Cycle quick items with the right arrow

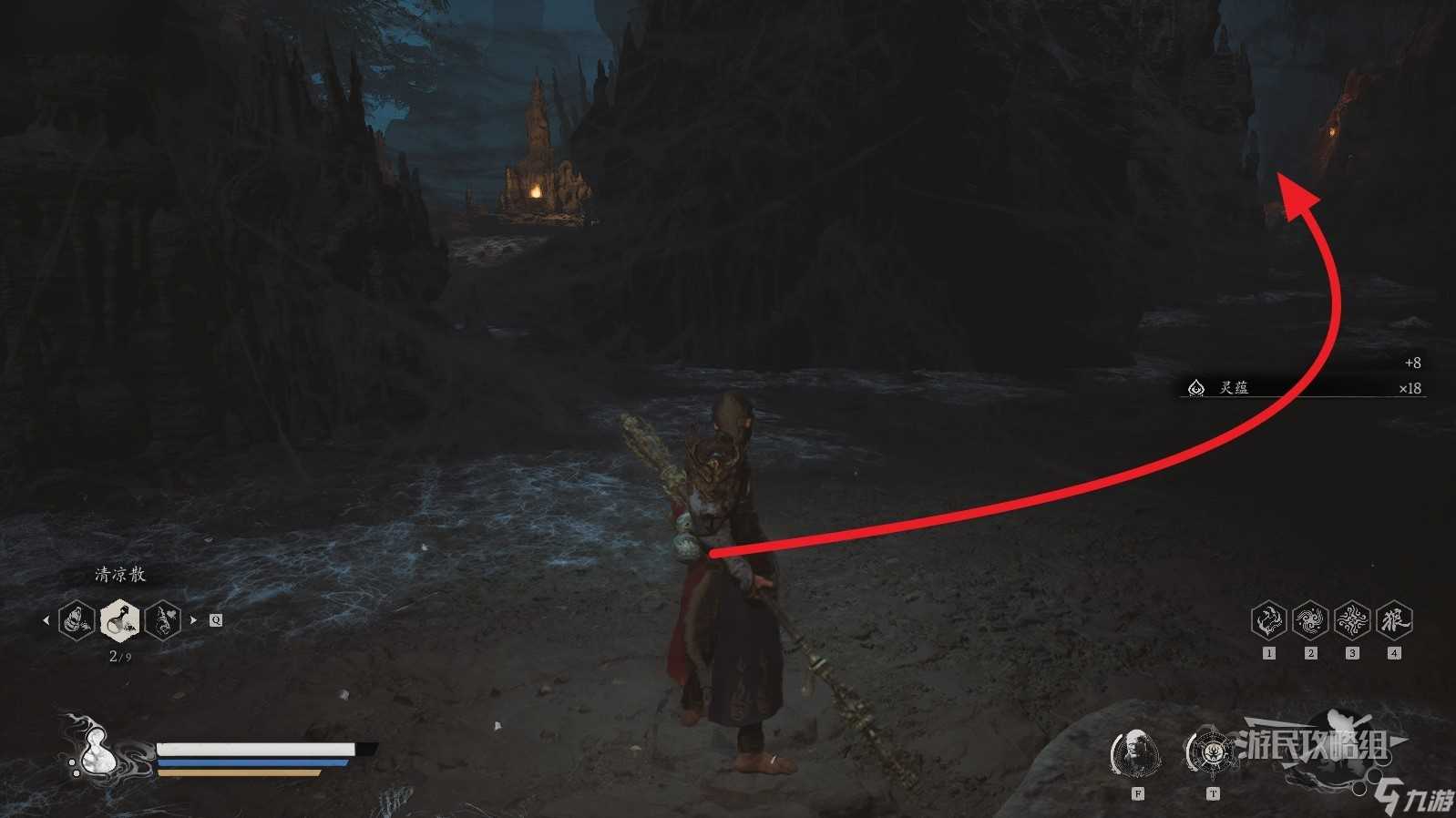(x=193, y=620)
